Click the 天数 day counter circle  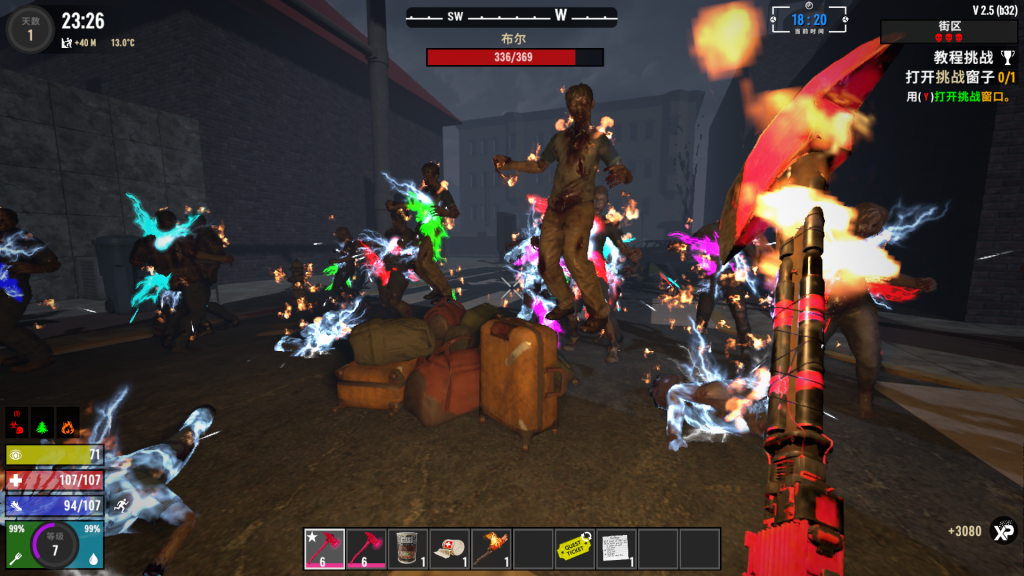tap(29, 29)
